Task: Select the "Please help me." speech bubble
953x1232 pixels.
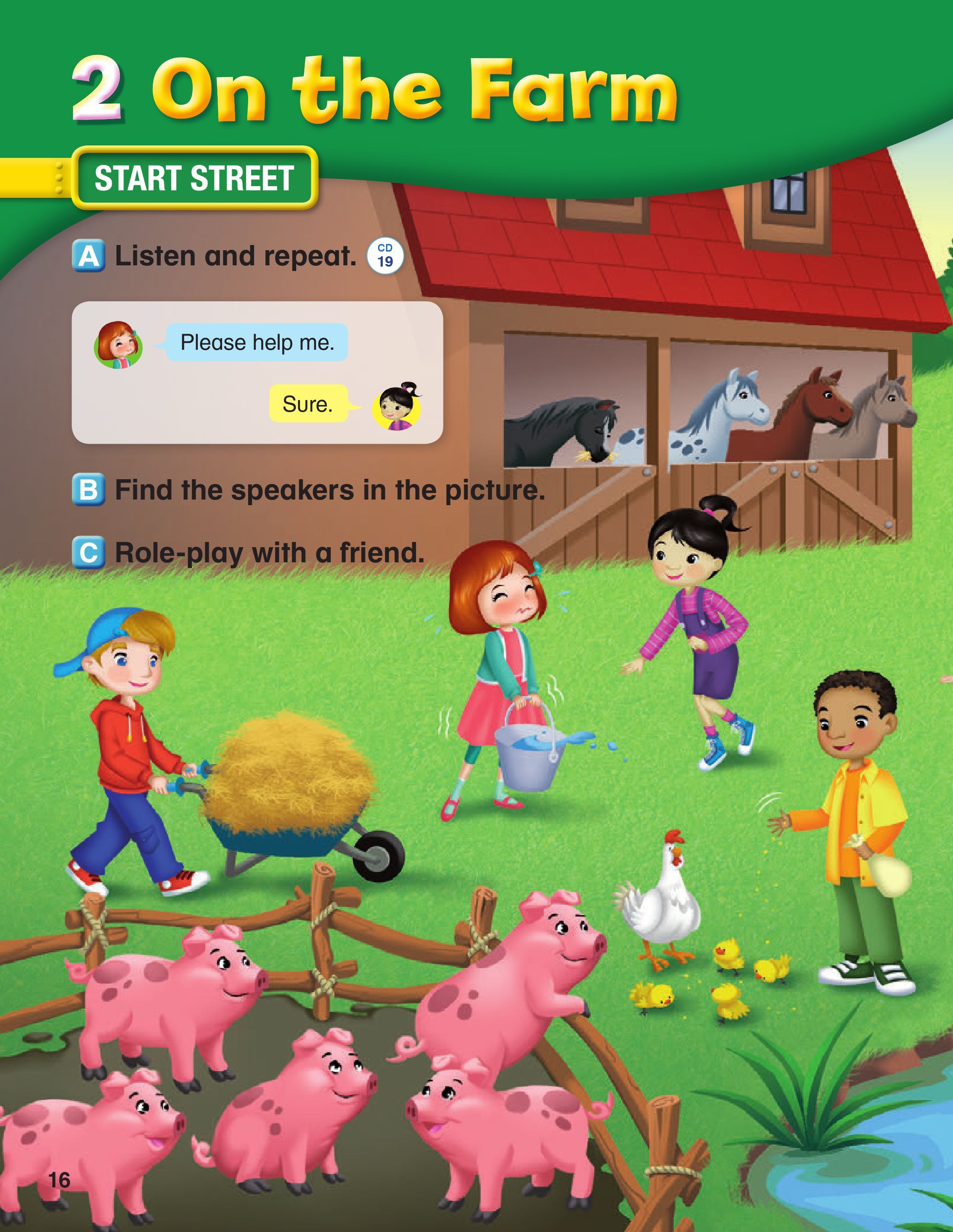Action: (257, 342)
